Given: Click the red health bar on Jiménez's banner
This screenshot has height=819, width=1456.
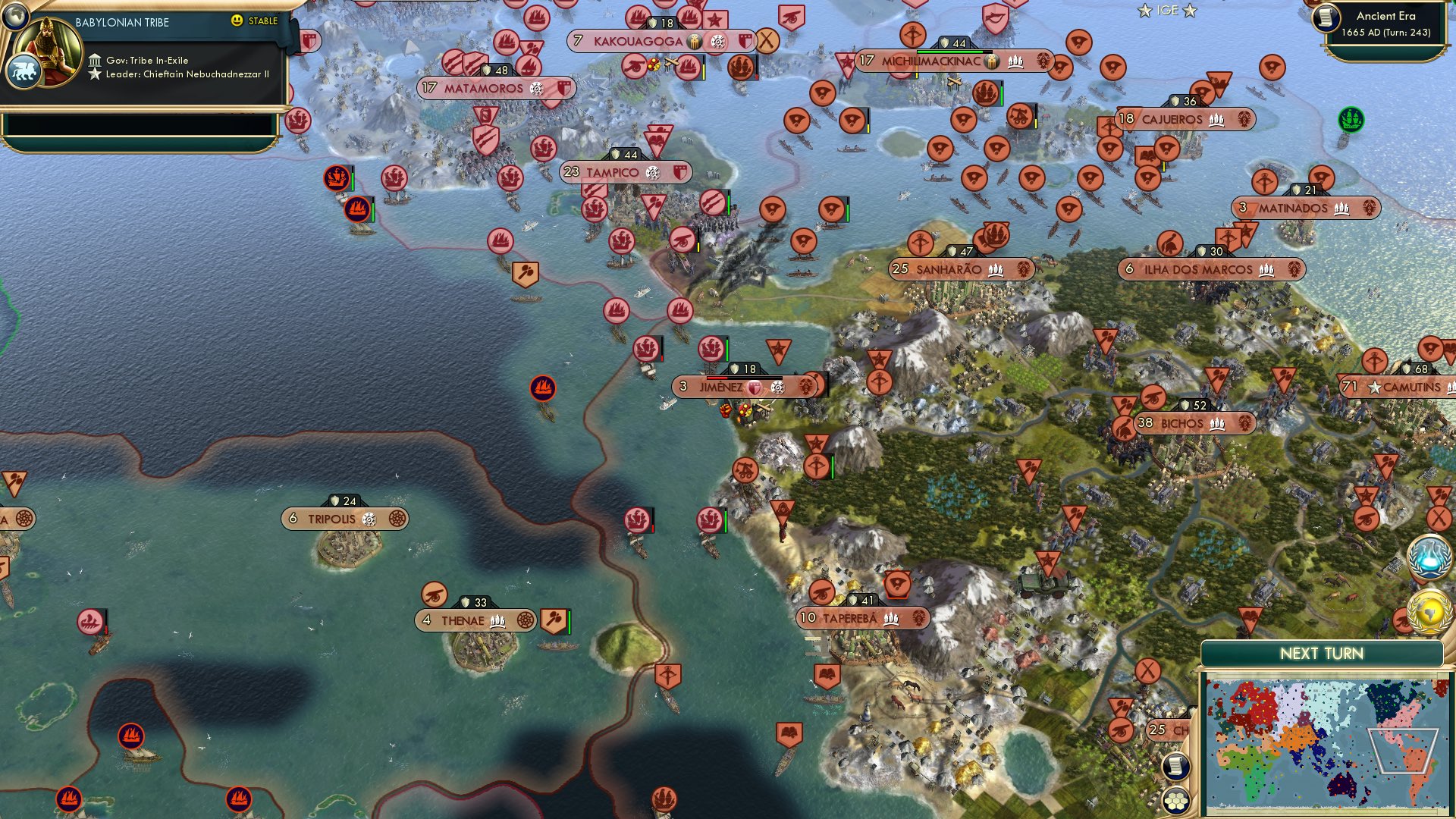Looking at the screenshot, I should [x=717, y=378].
